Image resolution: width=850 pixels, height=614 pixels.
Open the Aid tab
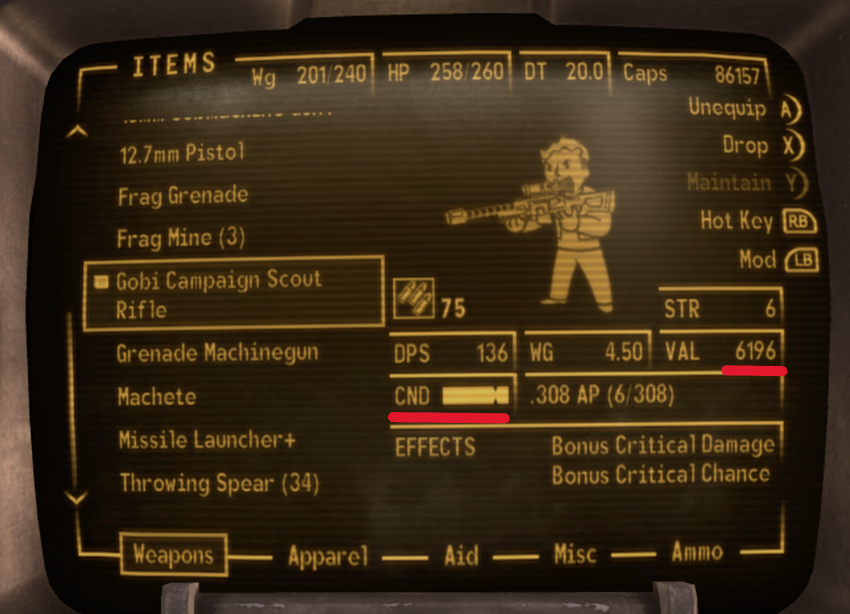click(x=461, y=556)
